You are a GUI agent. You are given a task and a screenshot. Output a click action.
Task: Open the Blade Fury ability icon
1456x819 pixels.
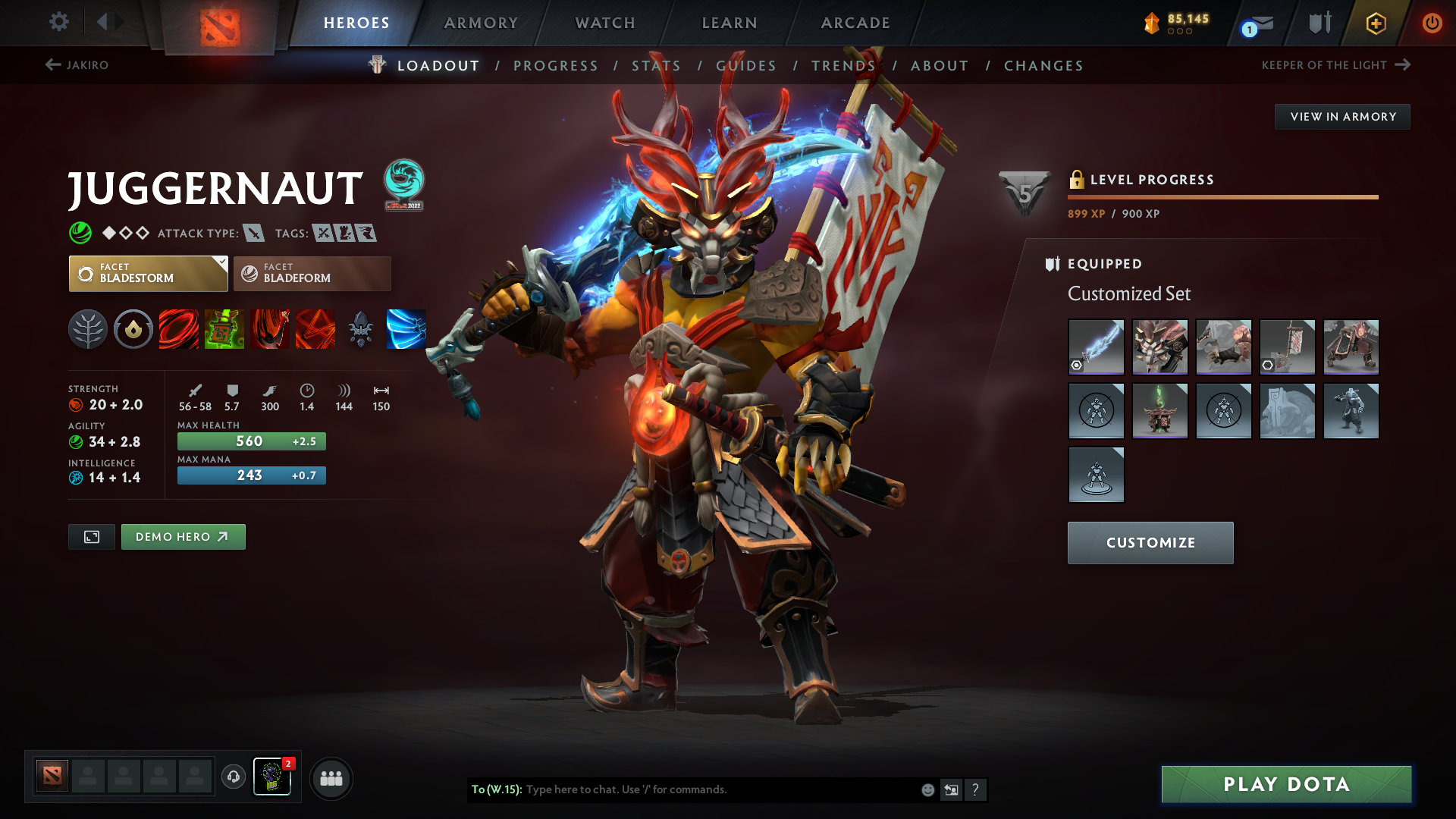click(x=179, y=329)
